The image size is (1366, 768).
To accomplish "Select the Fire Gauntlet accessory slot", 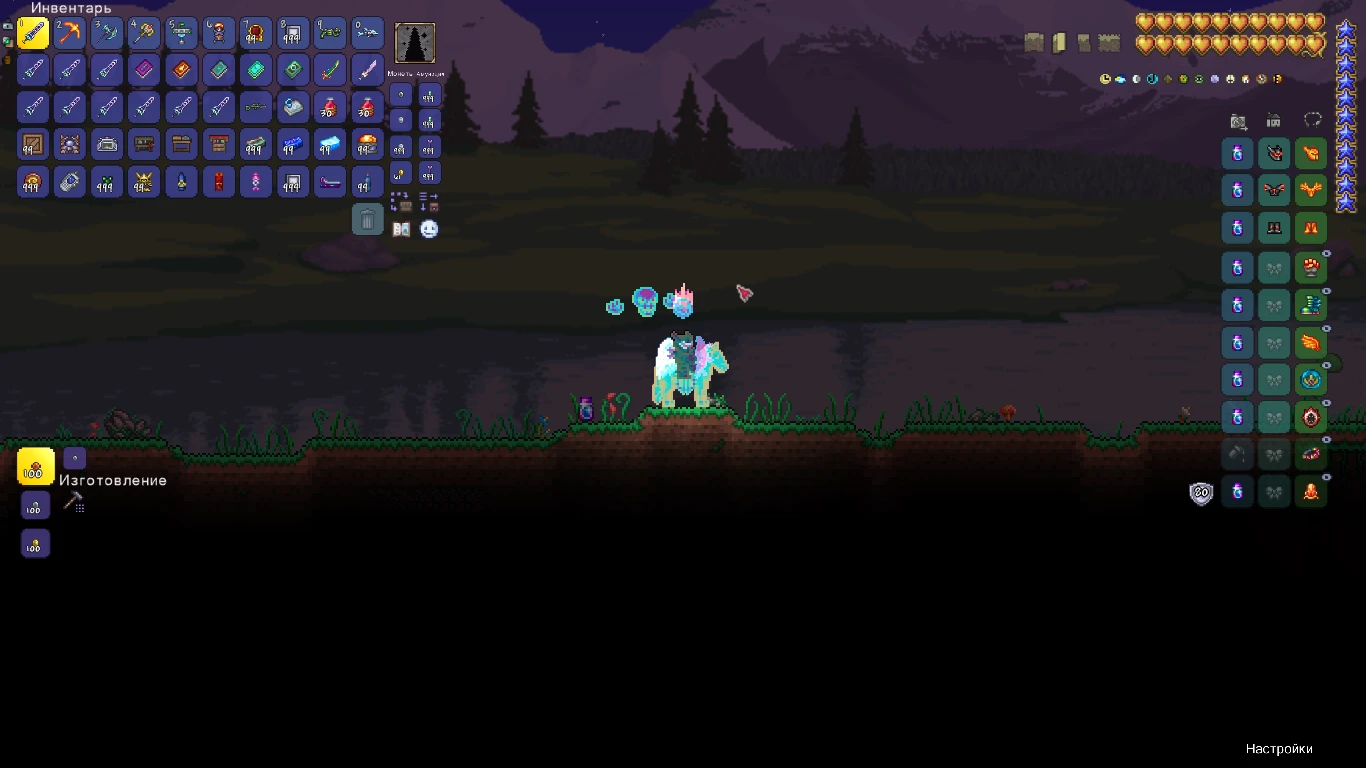I will (x=1312, y=267).
